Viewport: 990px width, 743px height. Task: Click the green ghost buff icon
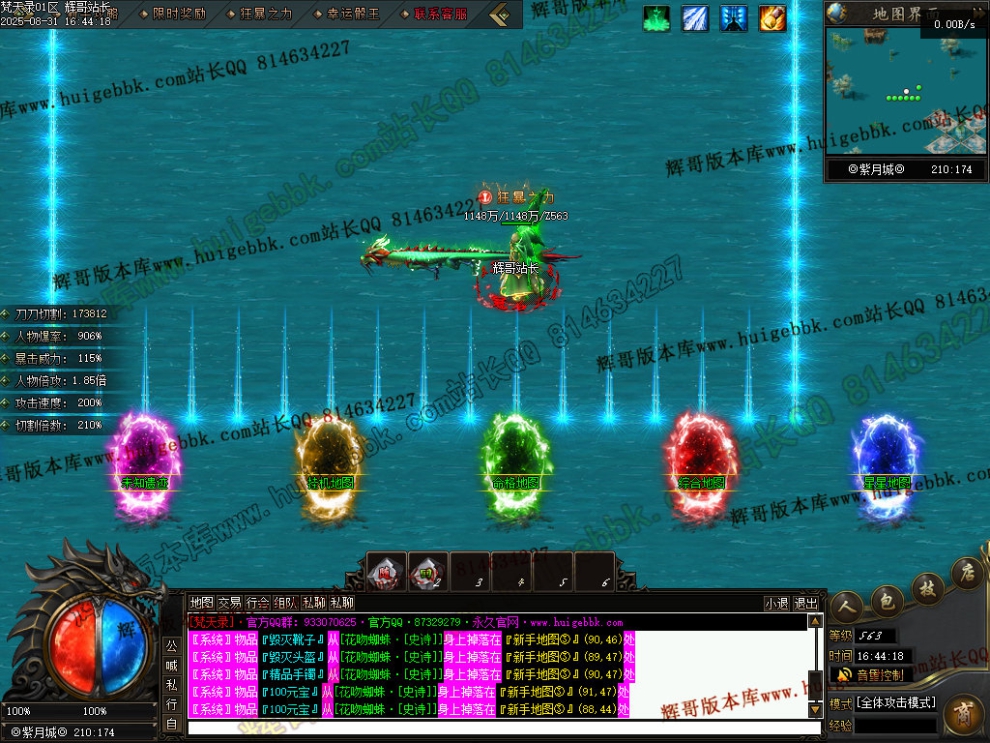[x=656, y=18]
